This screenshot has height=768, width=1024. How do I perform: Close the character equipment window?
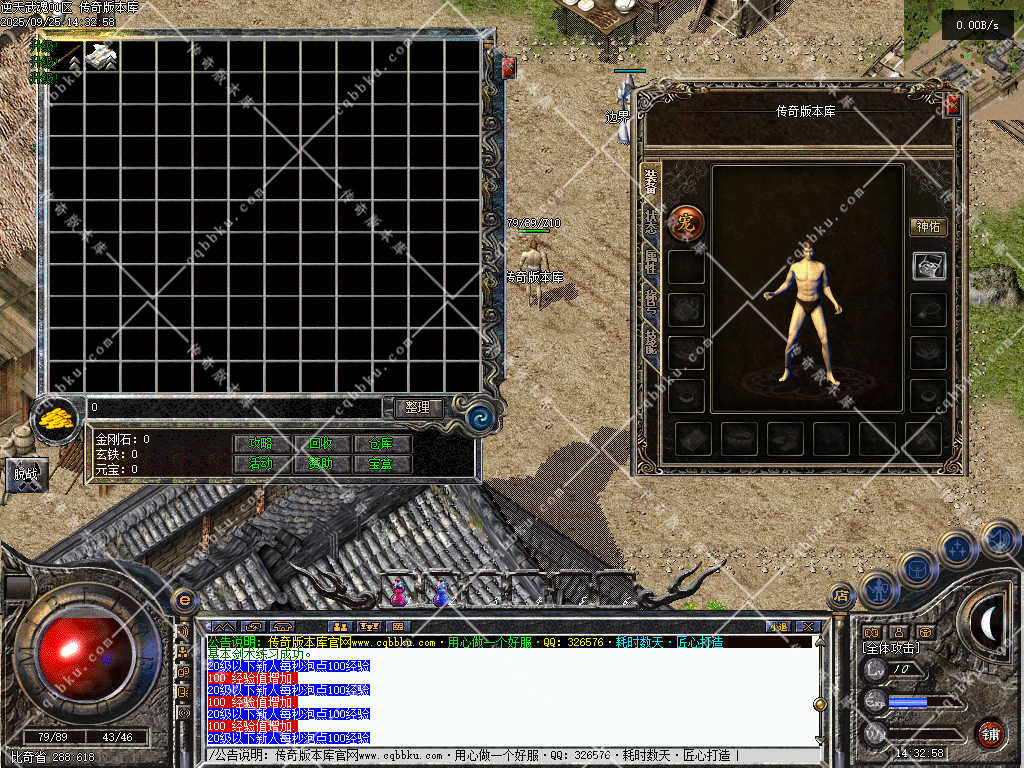(x=952, y=104)
